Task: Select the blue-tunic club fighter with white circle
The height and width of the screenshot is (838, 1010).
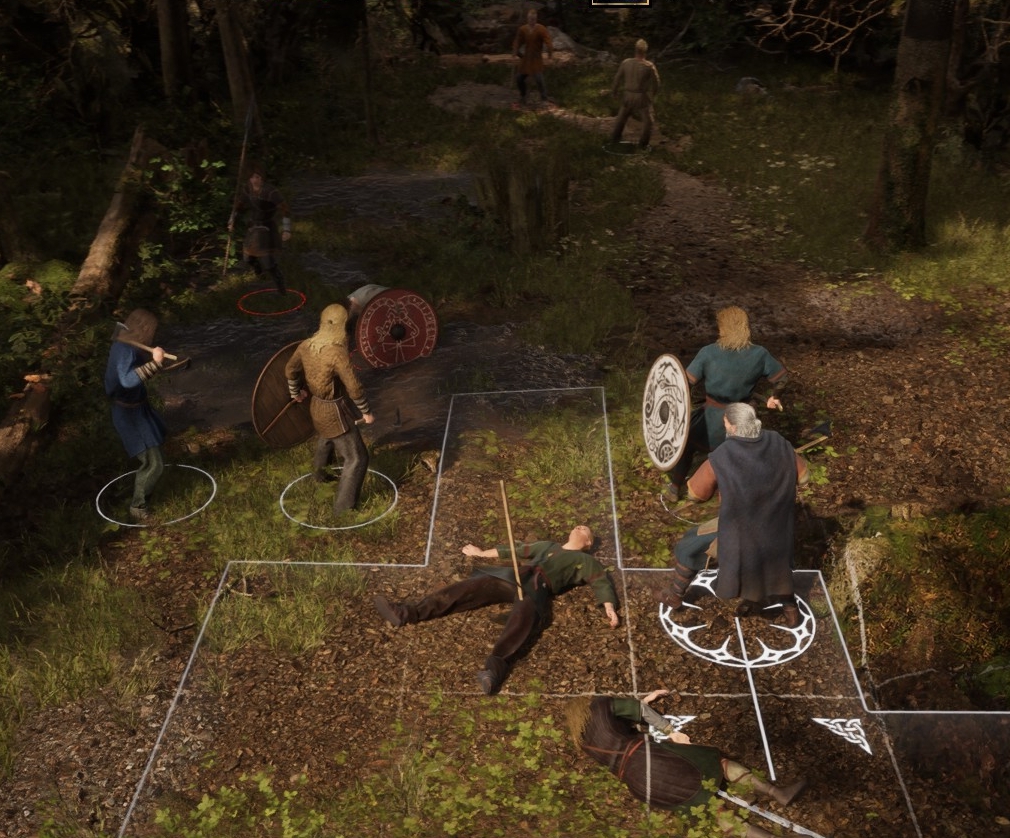Action: pyautogui.click(x=135, y=410)
